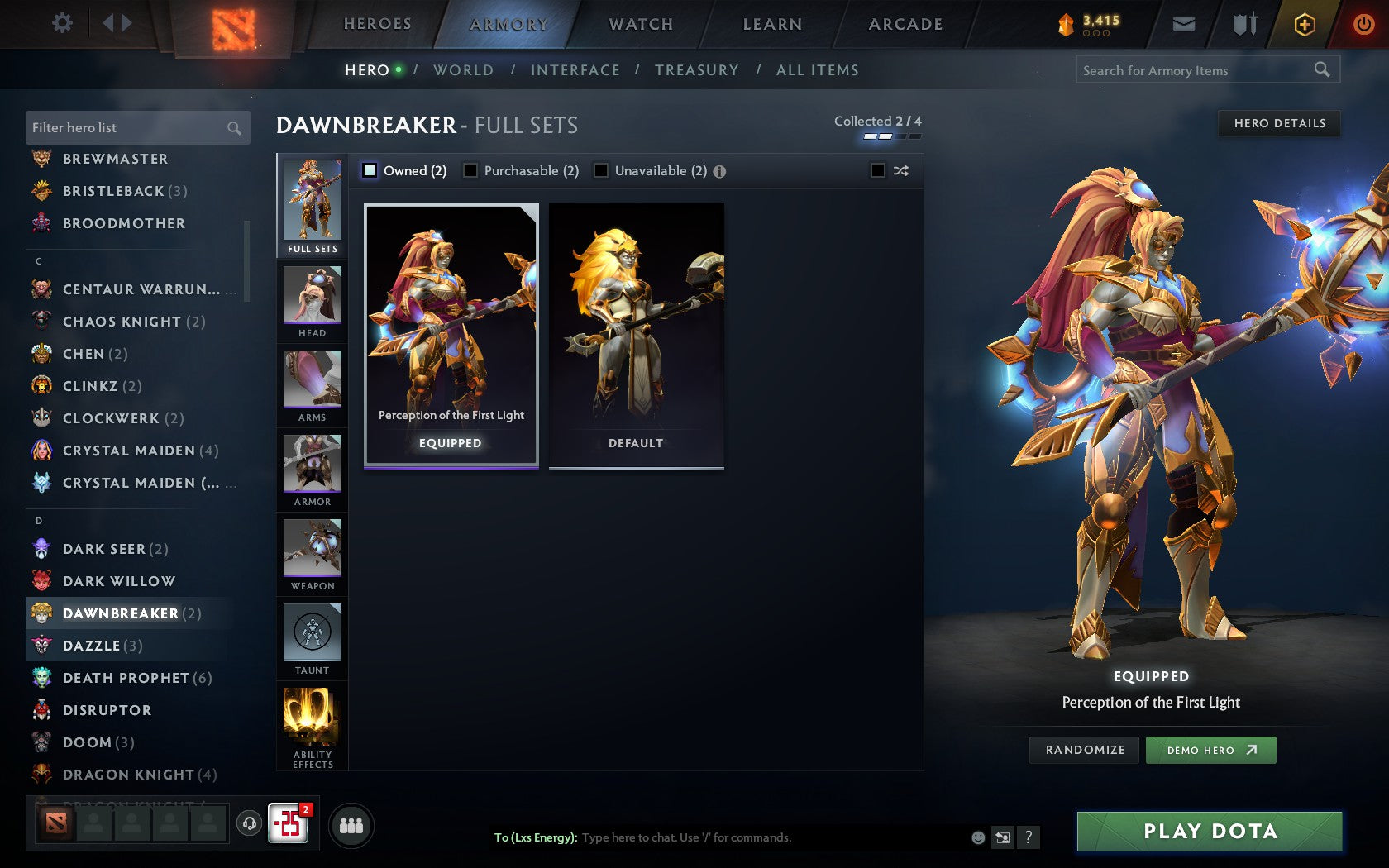This screenshot has height=868, width=1389.
Task: Select the Head equipment slot icon
Action: pos(312,298)
